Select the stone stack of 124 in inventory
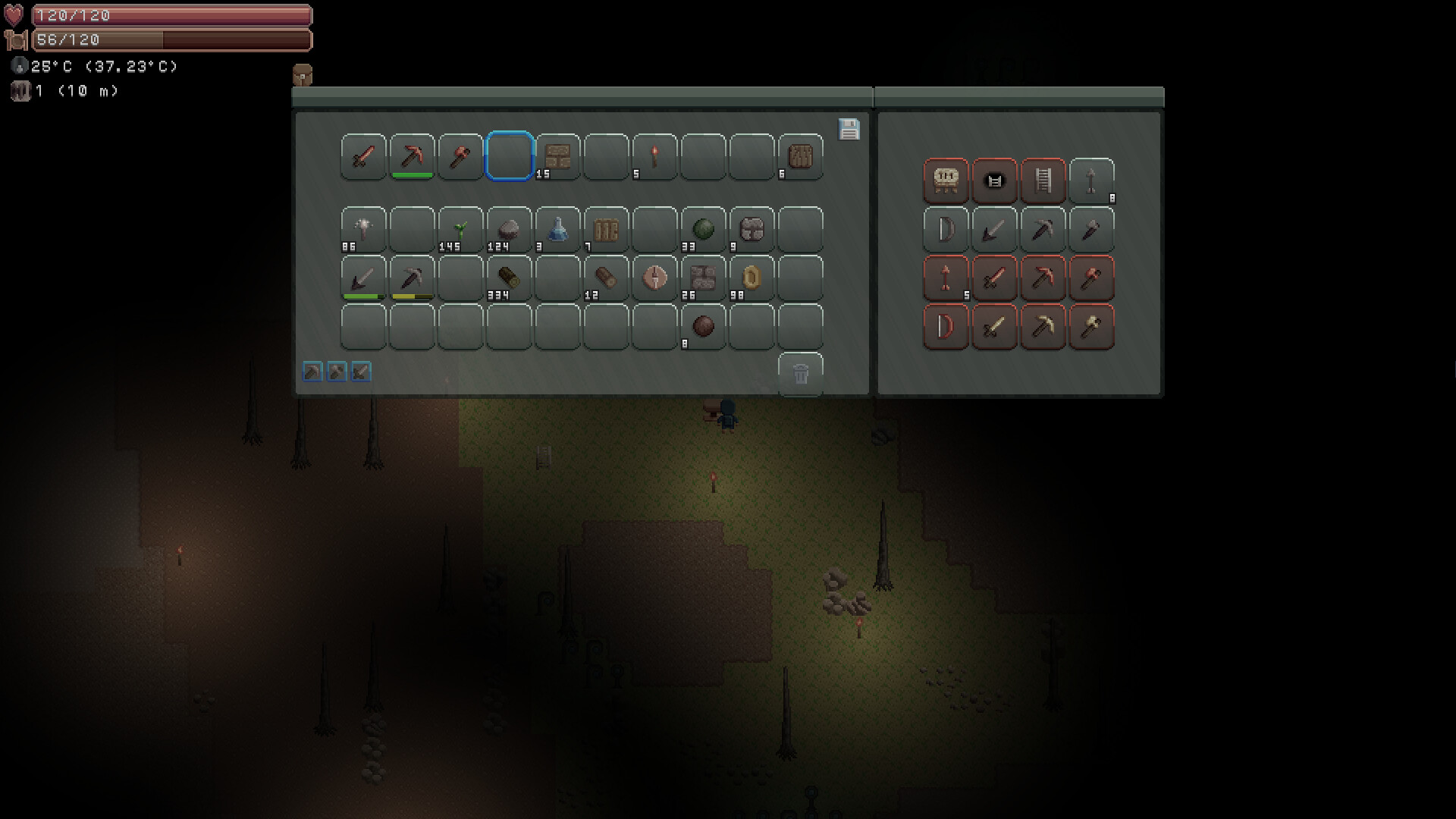The image size is (1456, 819). (509, 230)
